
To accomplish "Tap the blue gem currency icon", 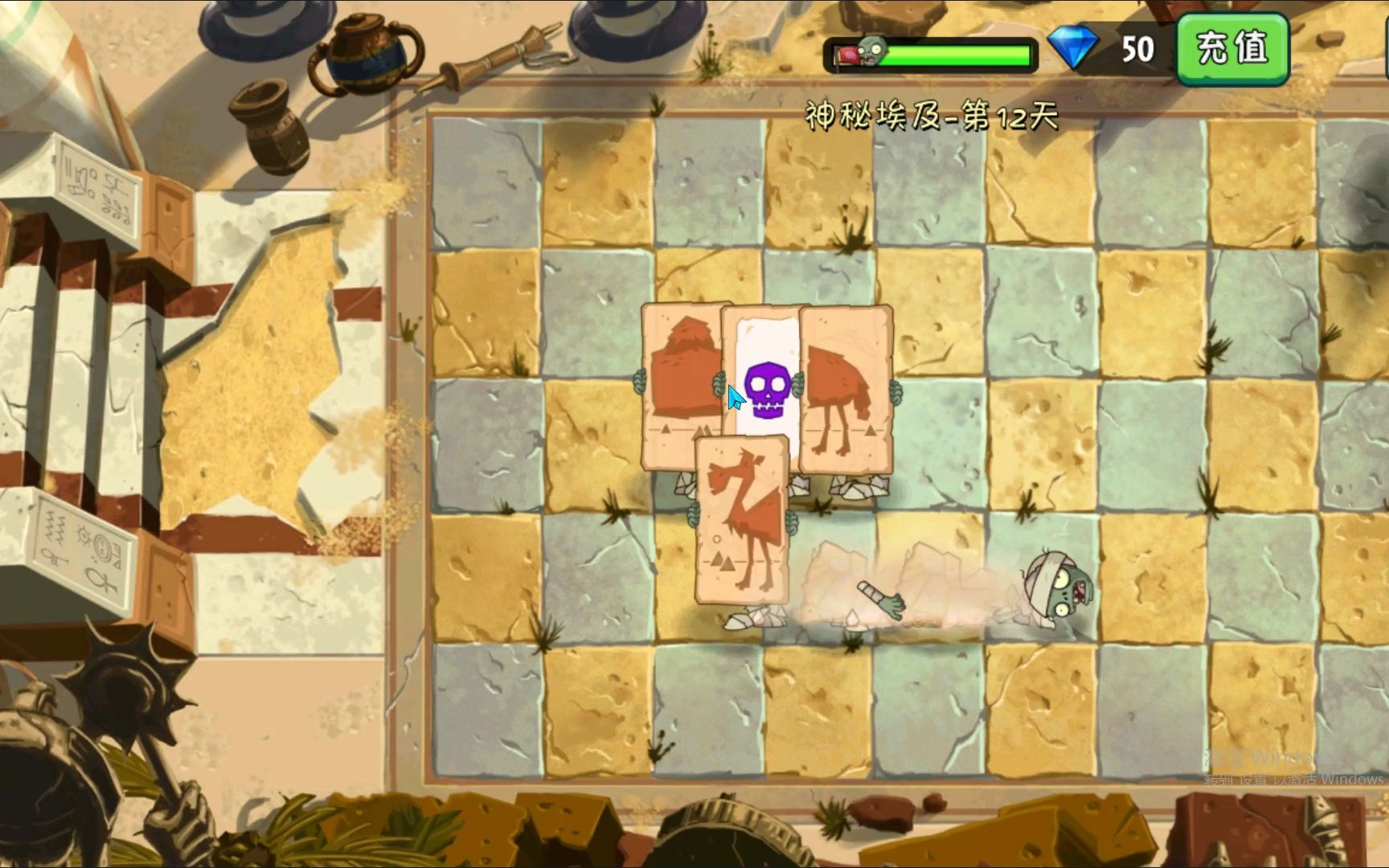I will [1072, 48].
